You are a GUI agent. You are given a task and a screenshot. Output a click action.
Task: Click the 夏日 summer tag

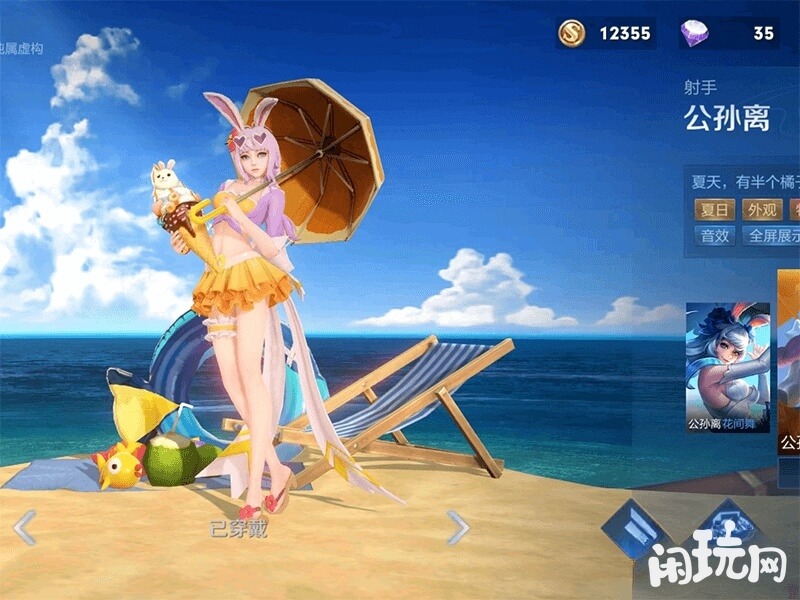(x=715, y=209)
